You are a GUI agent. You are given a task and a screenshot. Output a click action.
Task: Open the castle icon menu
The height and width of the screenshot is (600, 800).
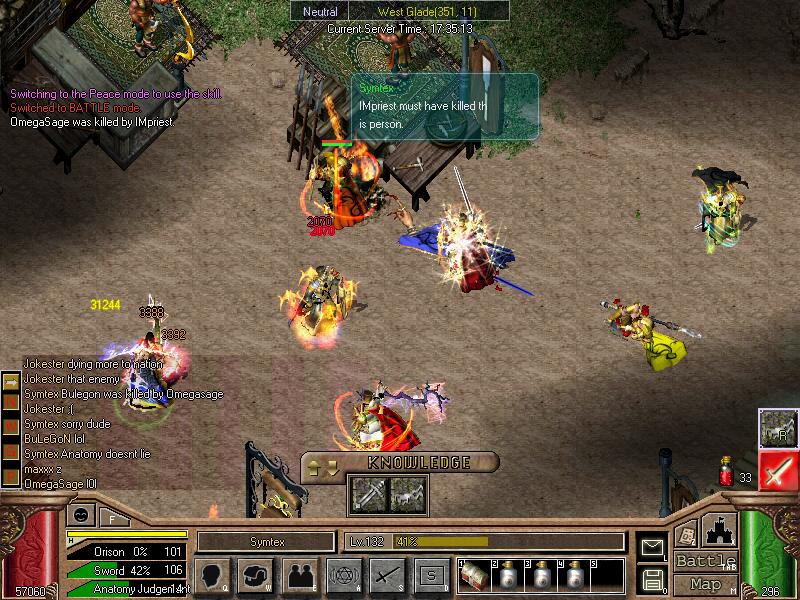719,530
